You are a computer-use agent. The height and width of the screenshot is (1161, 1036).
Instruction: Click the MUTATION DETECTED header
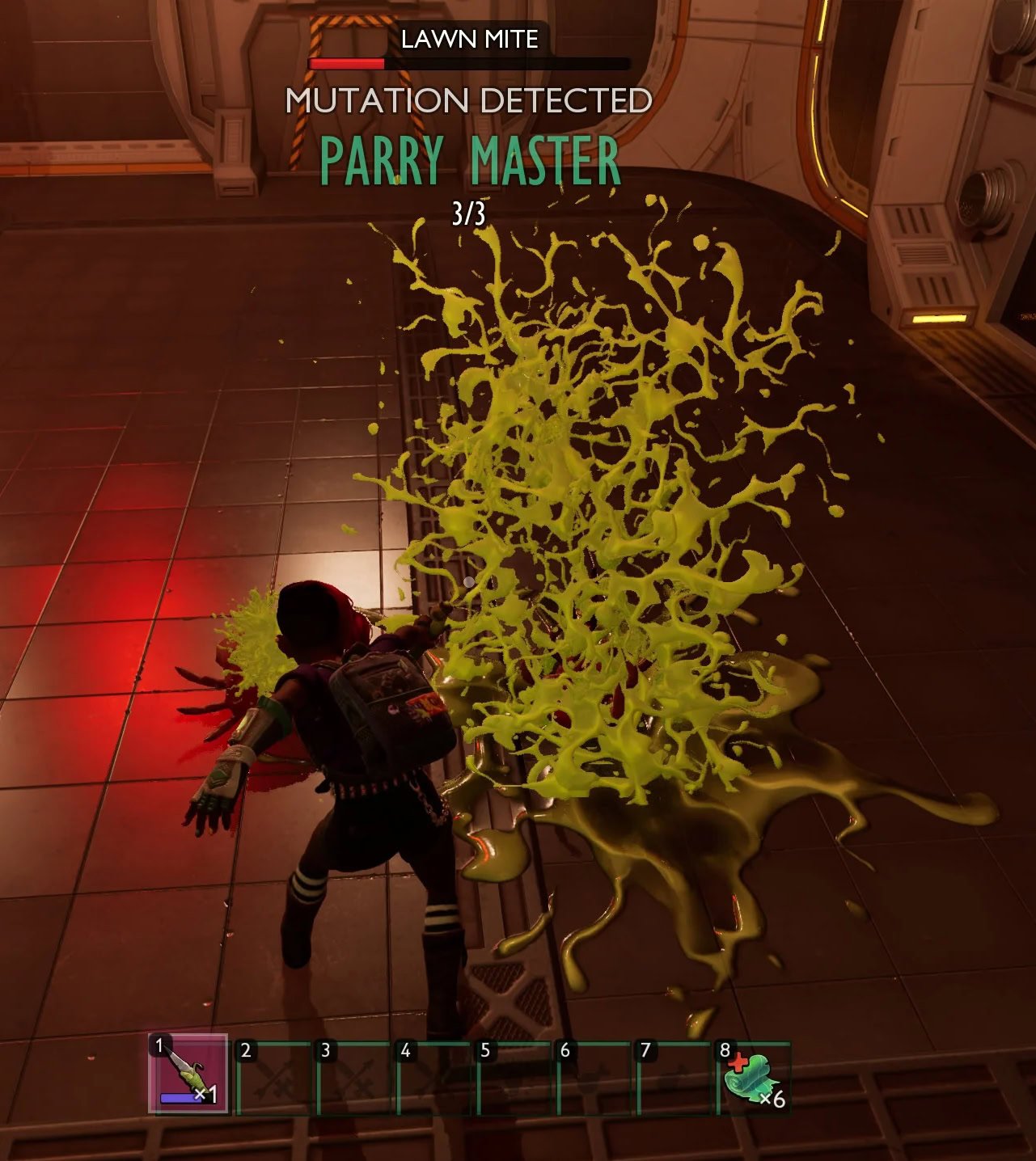pos(469,100)
